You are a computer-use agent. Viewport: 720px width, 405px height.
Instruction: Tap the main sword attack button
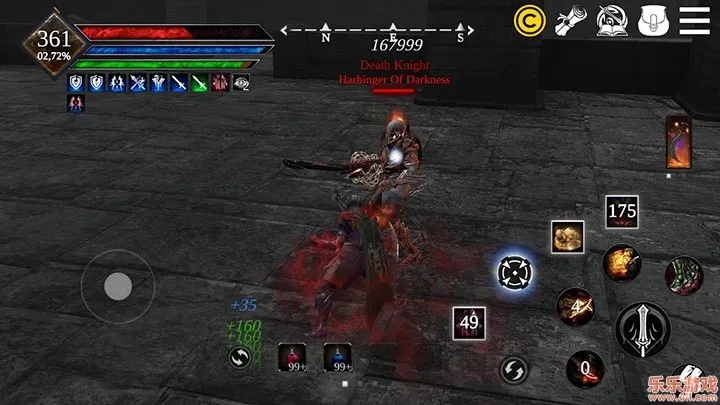click(x=640, y=328)
